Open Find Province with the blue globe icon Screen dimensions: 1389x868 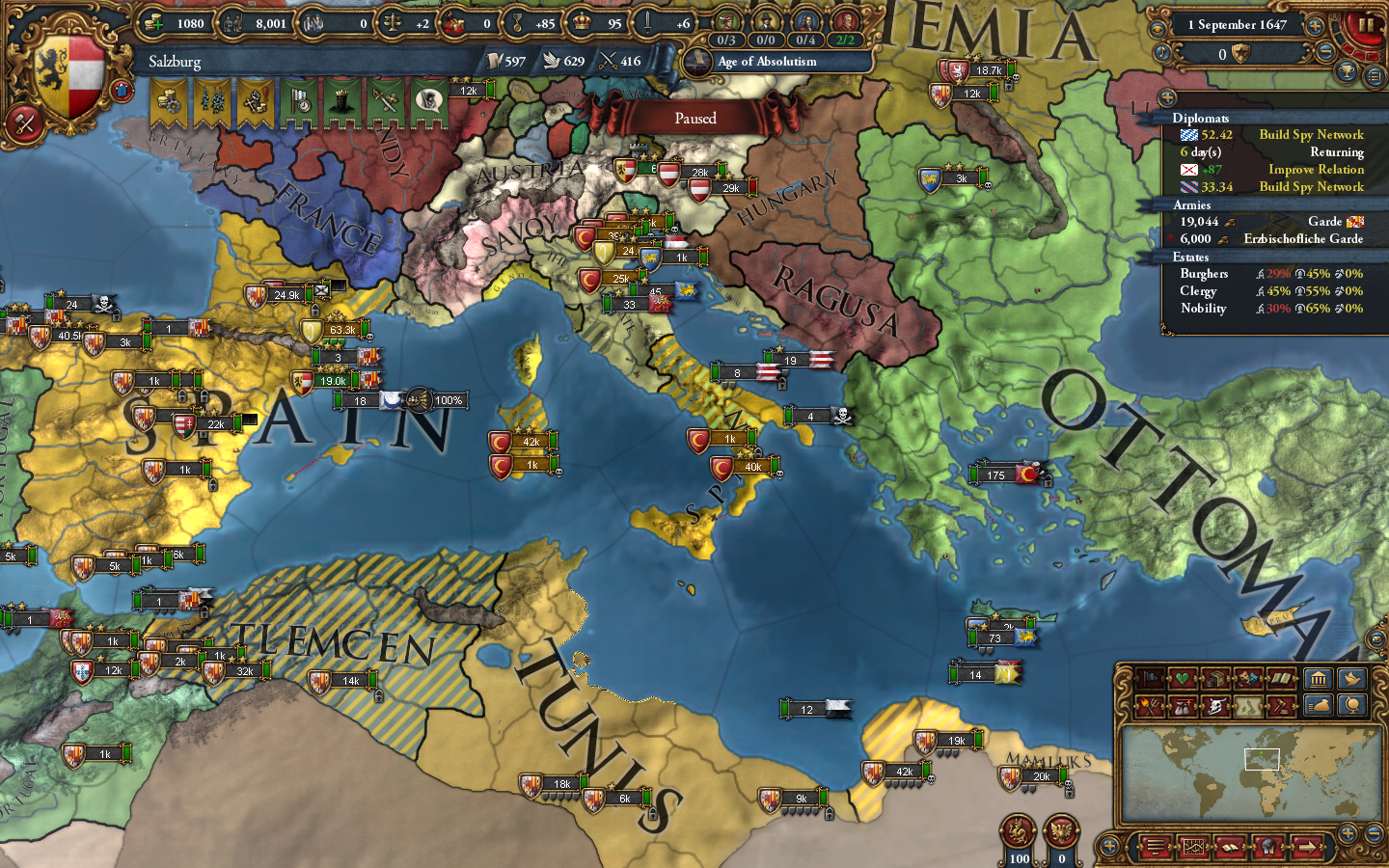(1352, 707)
